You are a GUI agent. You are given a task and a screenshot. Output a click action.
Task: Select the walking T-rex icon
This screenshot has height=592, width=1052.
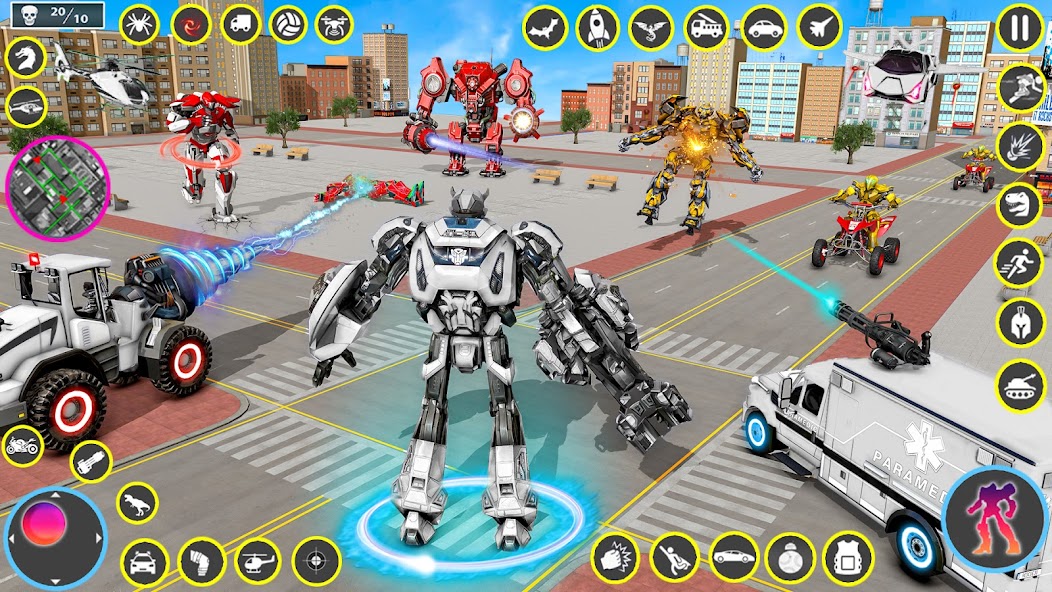pyautogui.click(x=137, y=502)
